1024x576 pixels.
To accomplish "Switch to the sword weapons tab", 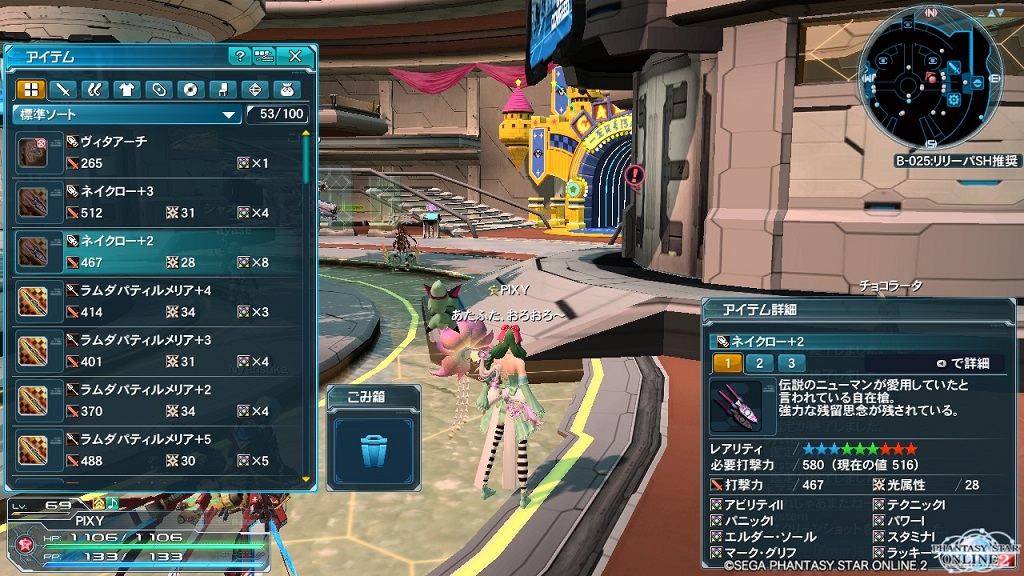I will pyautogui.click(x=62, y=89).
